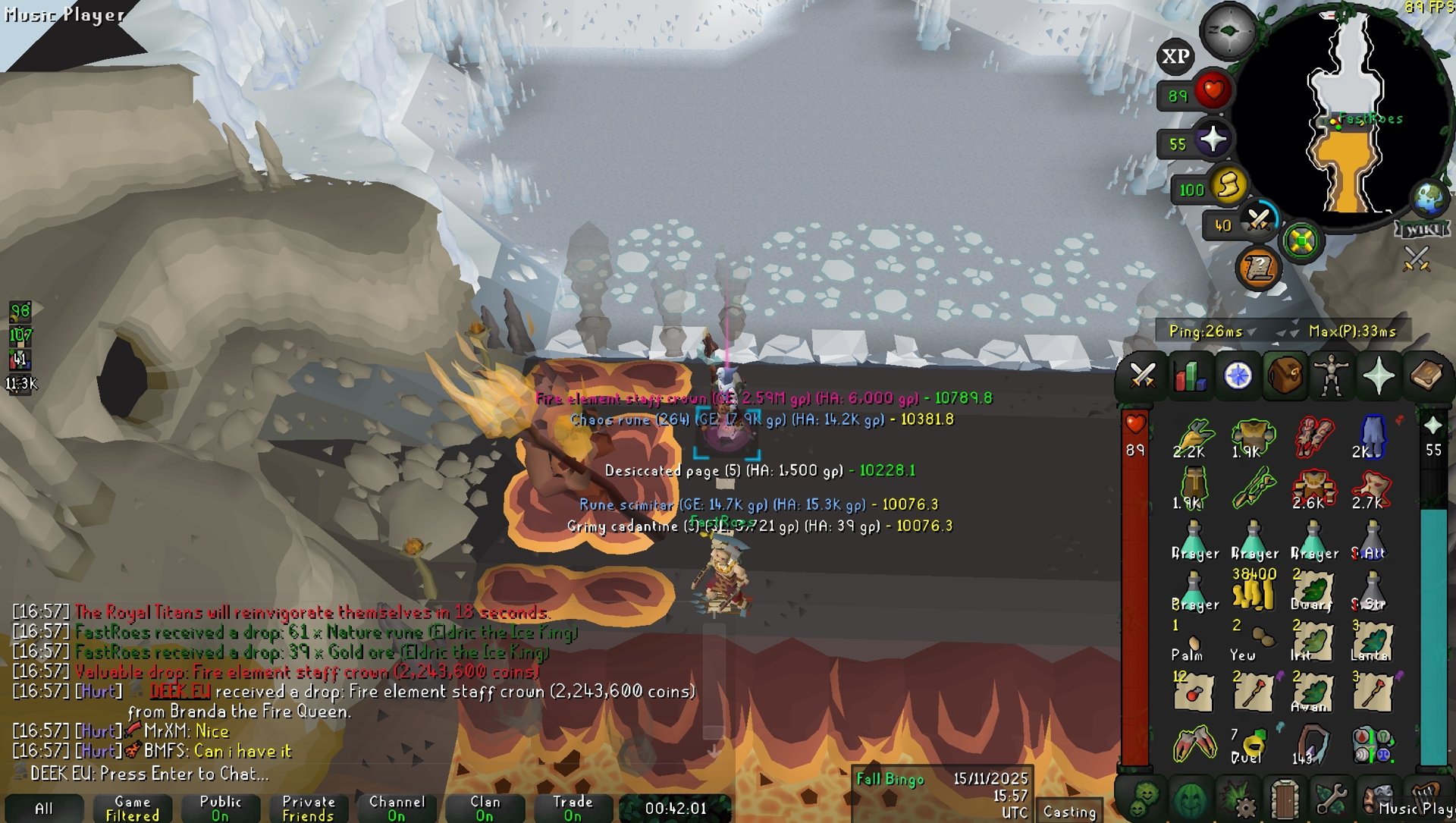Open the Worn Equipment tab
1456x823 pixels.
click(1332, 375)
